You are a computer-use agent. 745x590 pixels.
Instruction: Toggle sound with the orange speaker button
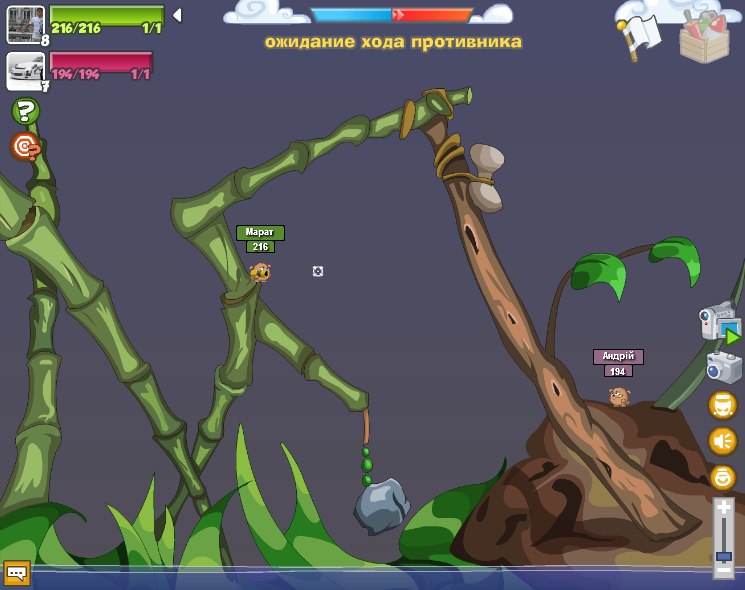tap(722, 441)
